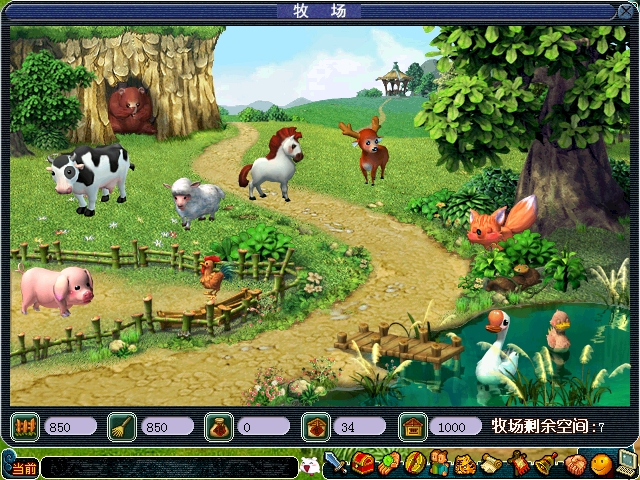Open the red treasure chest inventory
The width and height of the screenshot is (640, 480).
click(x=362, y=464)
